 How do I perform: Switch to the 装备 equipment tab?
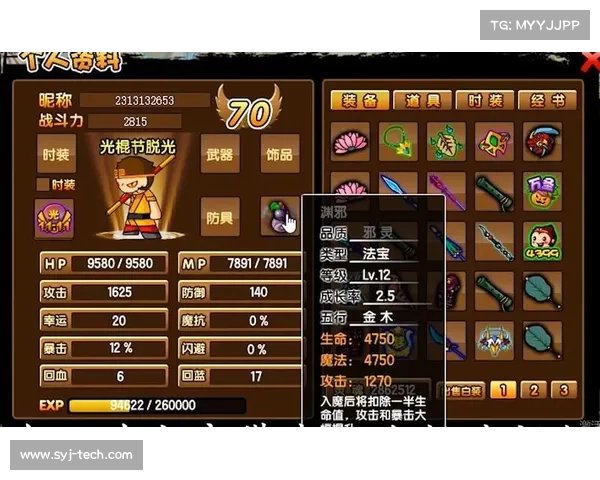359,101
